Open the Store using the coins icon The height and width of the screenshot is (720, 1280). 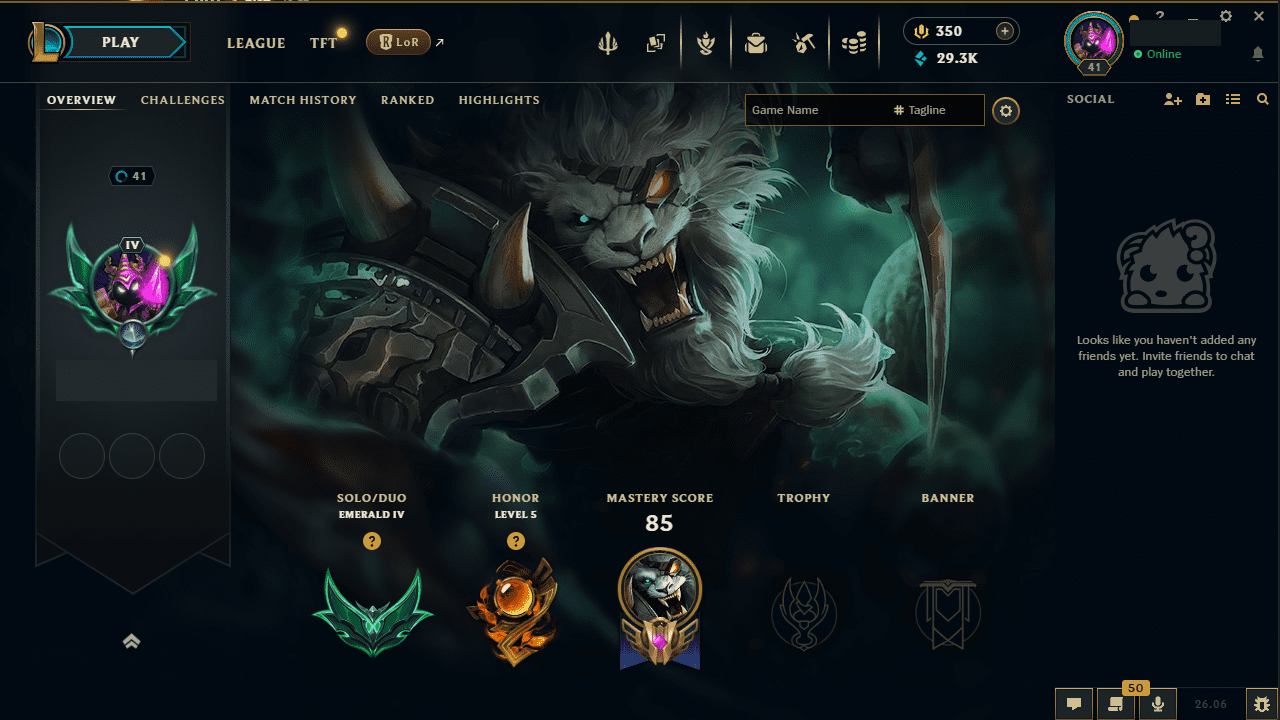pyautogui.click(x=855, y=42)
